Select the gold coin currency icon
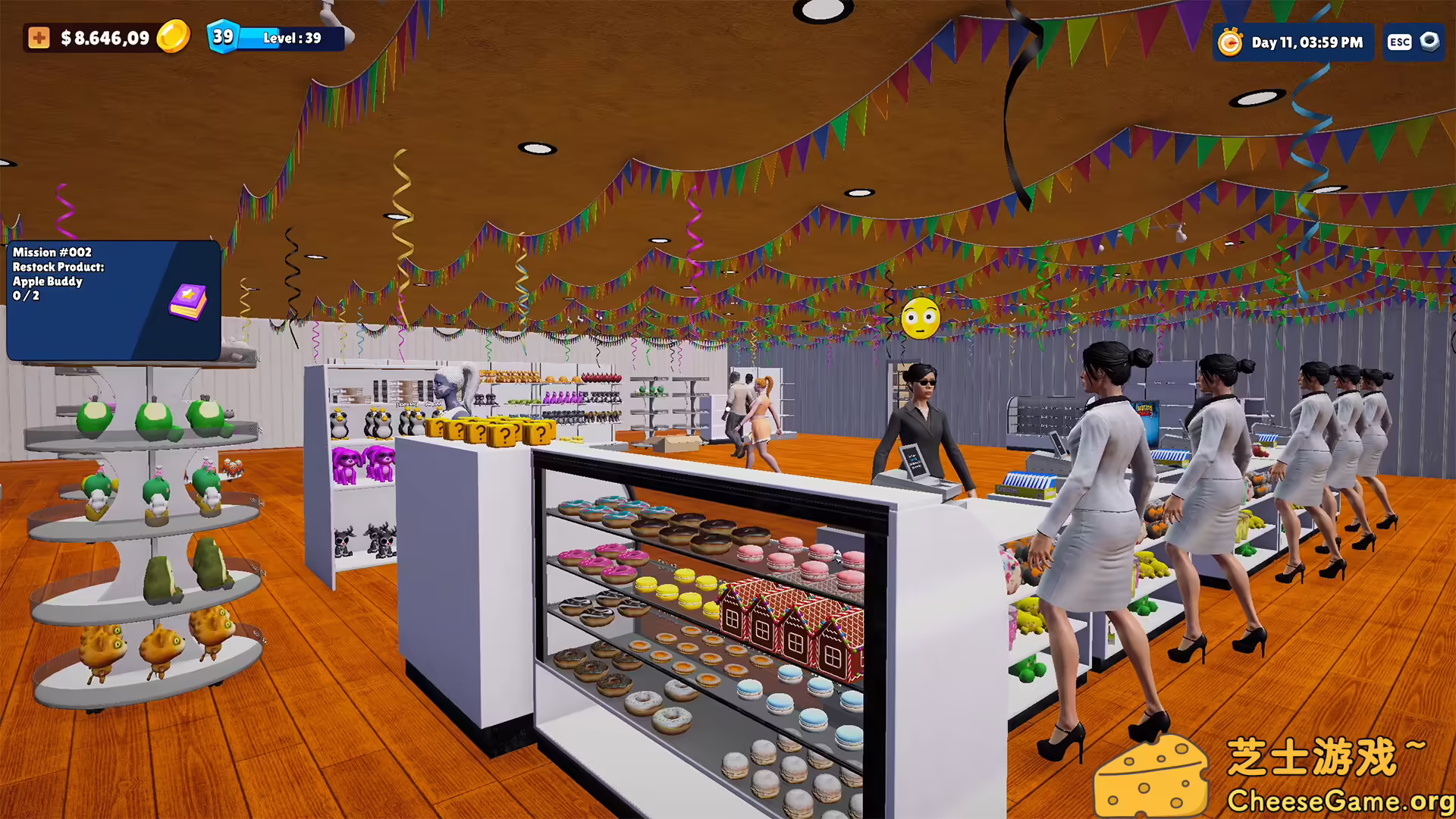This screenshot has height=819, width=1456. [172, 34]
